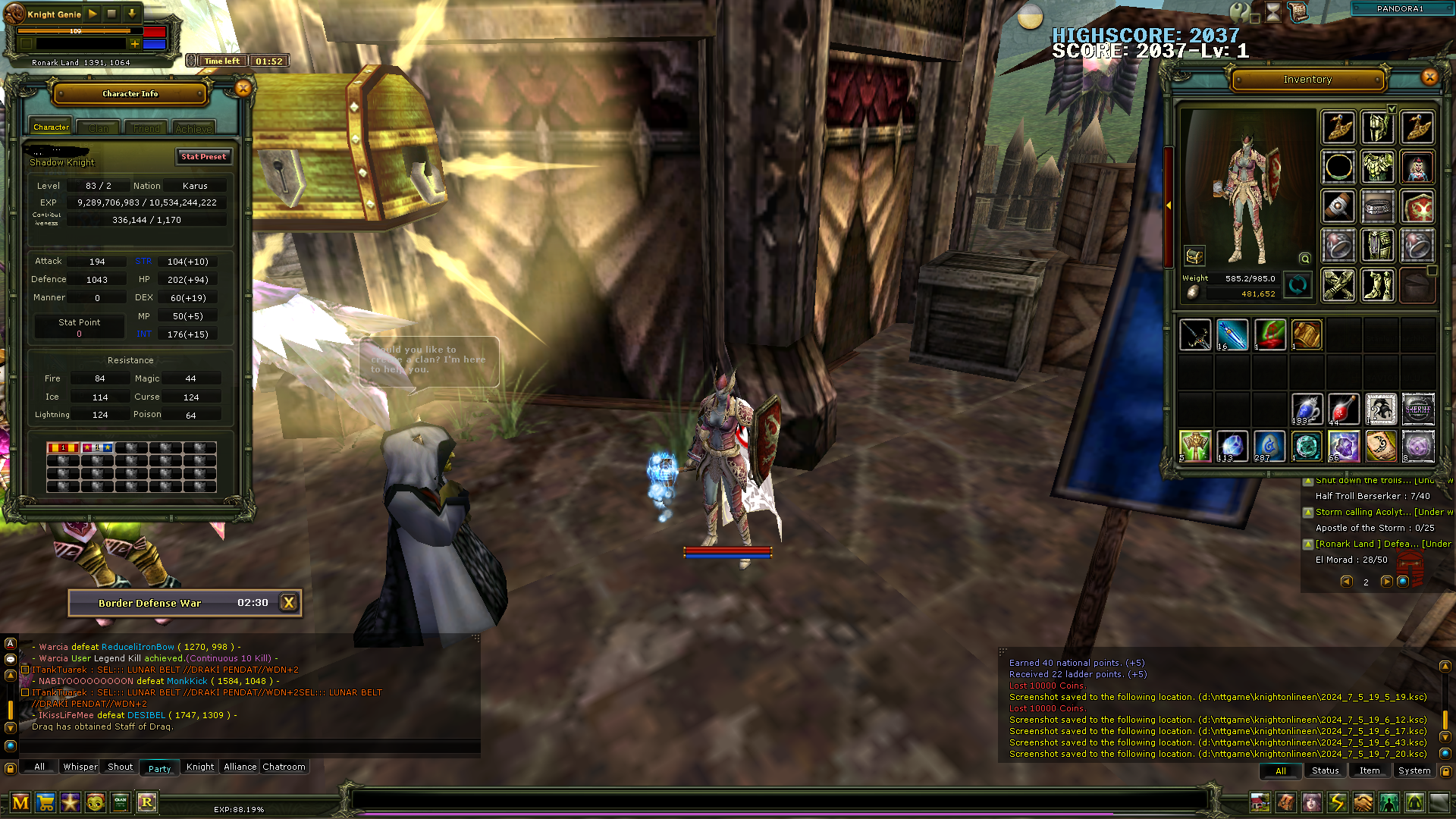Open the Item Mall shopping cart
This screenshot has width=1456, height=819.
[45, 802]
